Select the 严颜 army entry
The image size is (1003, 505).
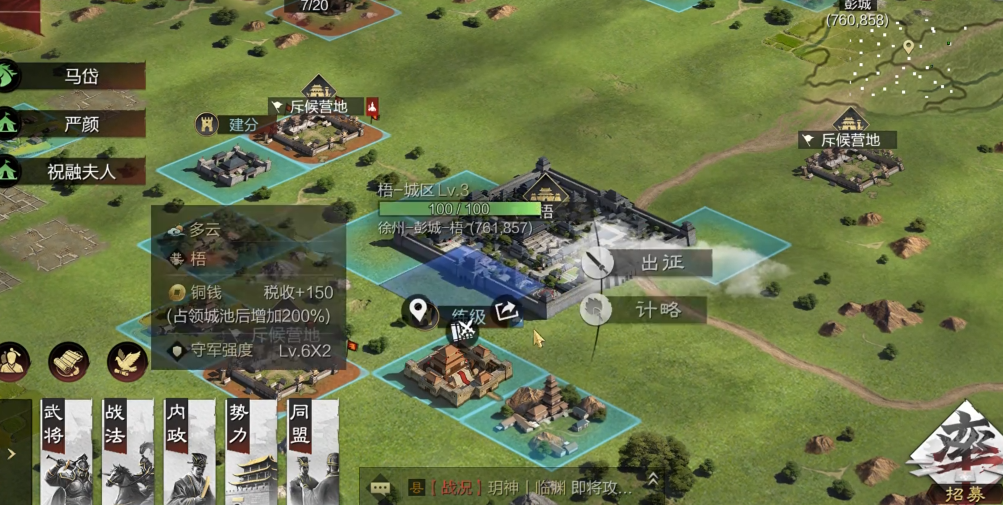pos(80,124)
